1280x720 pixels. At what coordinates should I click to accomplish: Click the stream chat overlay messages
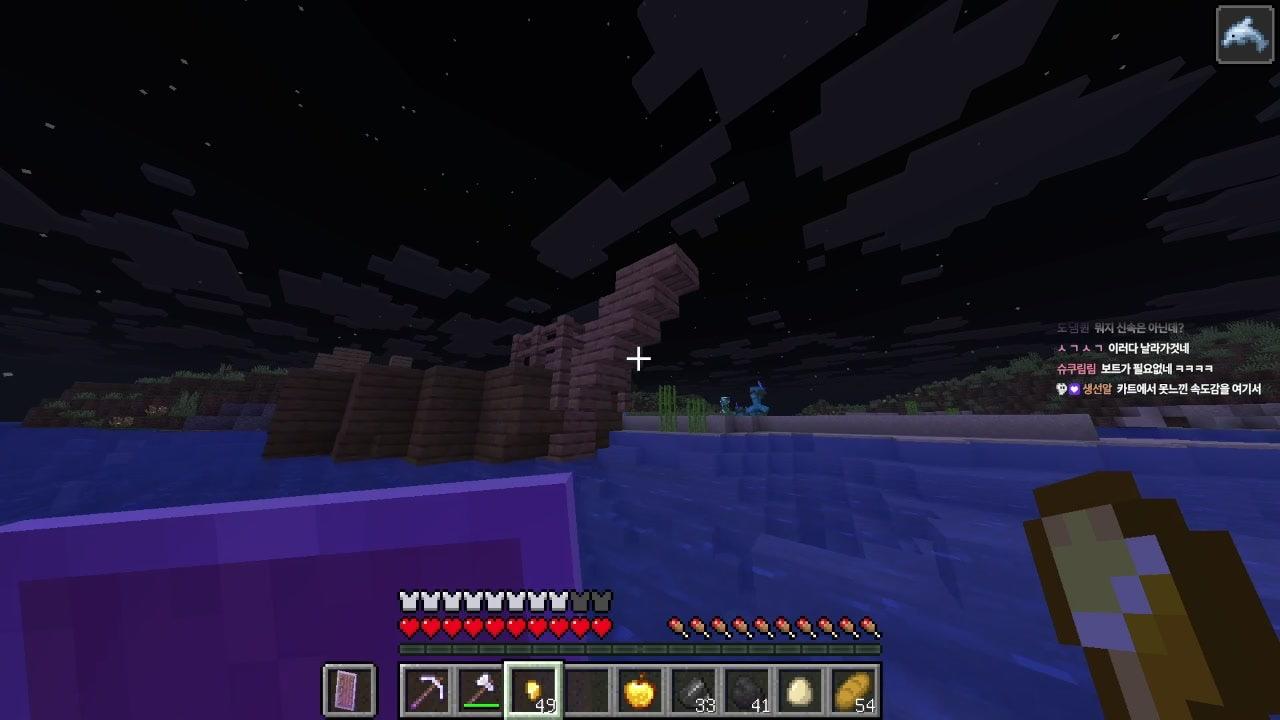click(x=1158, y=359)
